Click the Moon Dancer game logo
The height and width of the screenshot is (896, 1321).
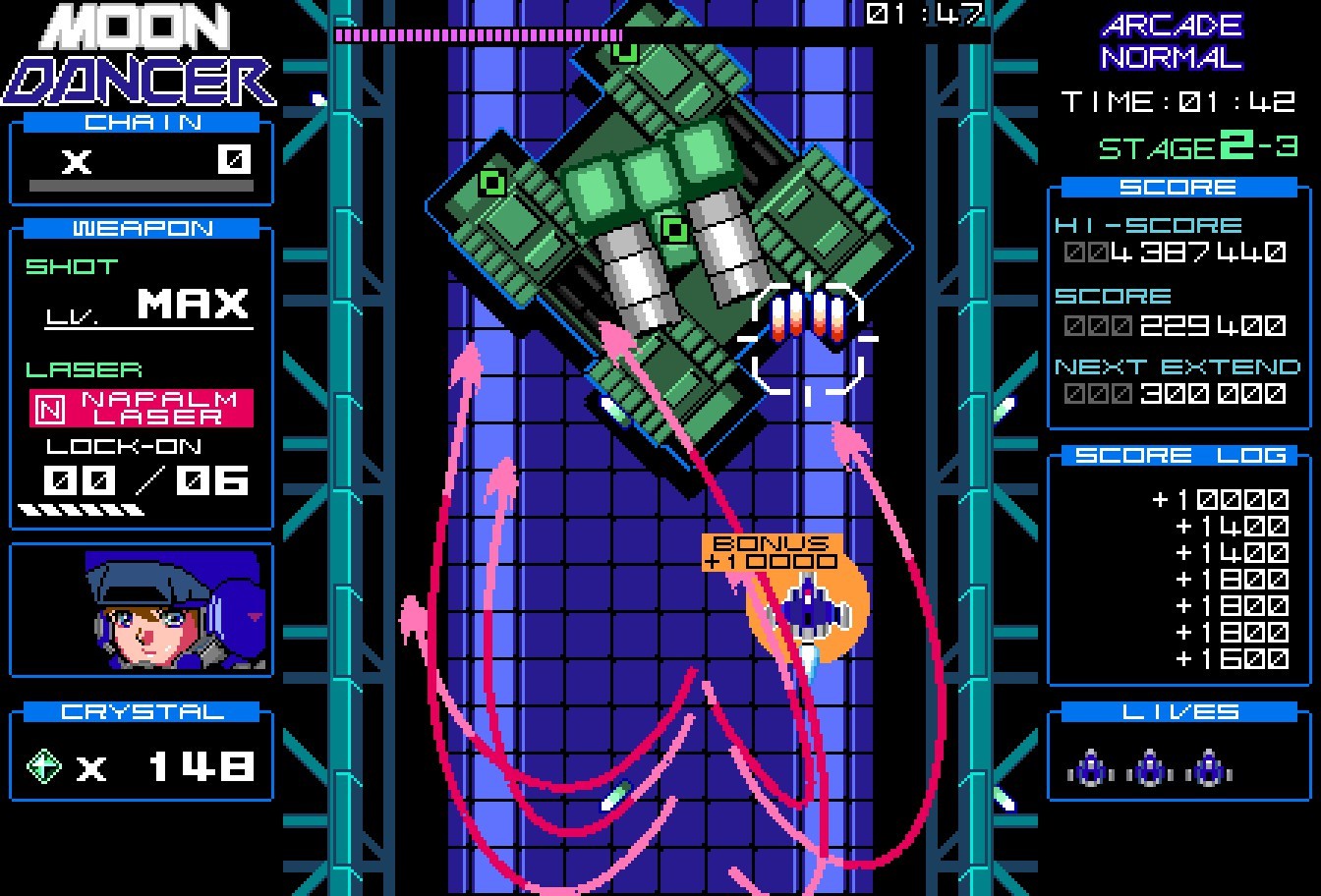pyautogui.click(x=138, y=54)
